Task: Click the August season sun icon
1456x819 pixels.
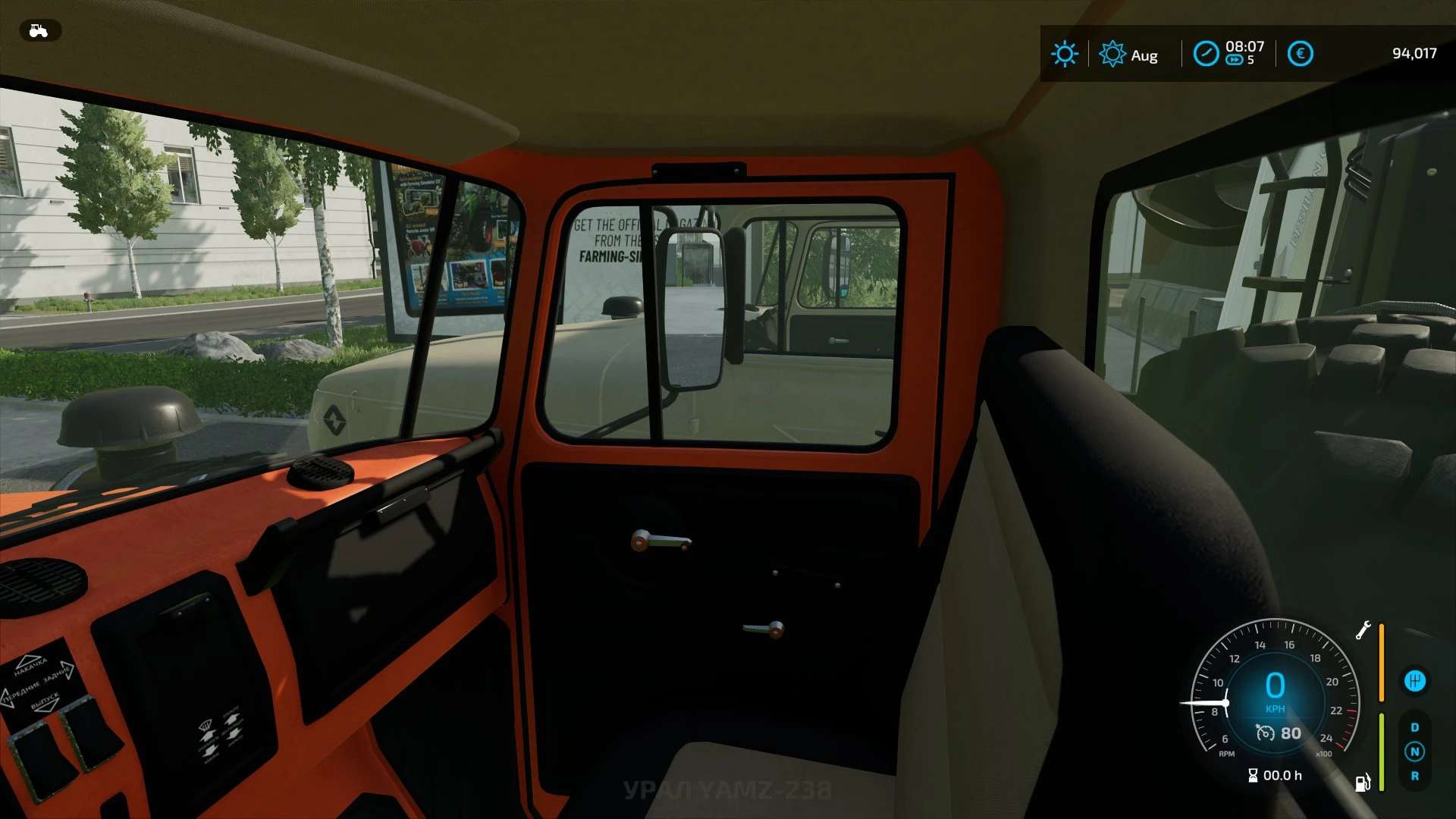Action: (x=1112, y=54)
